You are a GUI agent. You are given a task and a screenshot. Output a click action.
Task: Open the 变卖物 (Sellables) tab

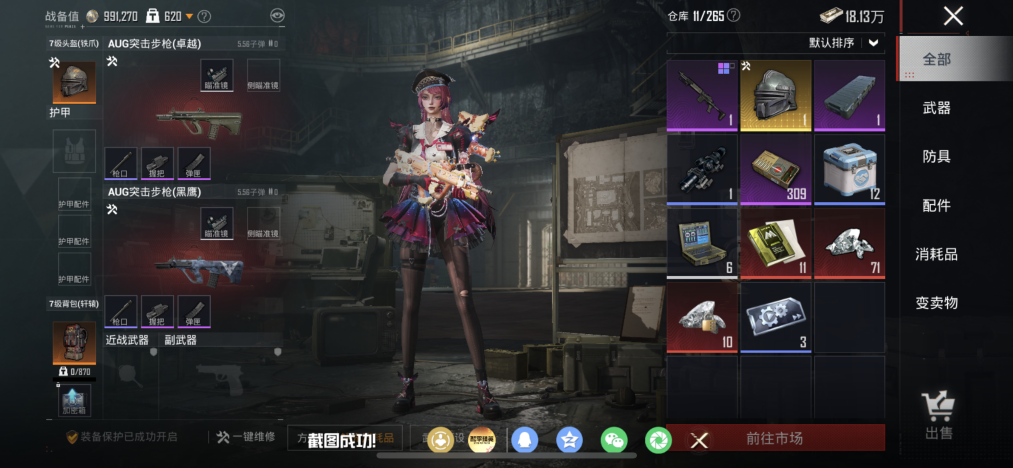point(937,302)
